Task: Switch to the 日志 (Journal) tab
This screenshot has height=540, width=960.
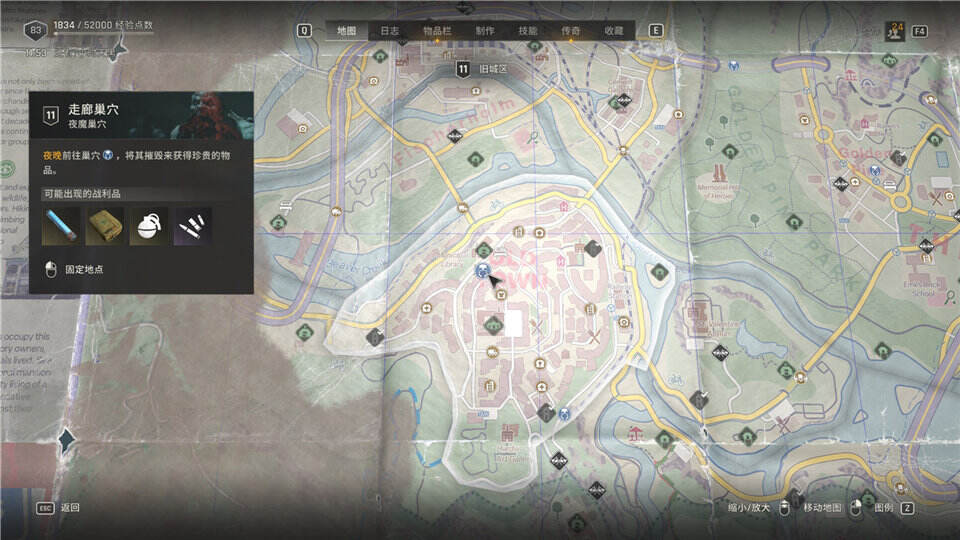Action: tap(390, 31)
